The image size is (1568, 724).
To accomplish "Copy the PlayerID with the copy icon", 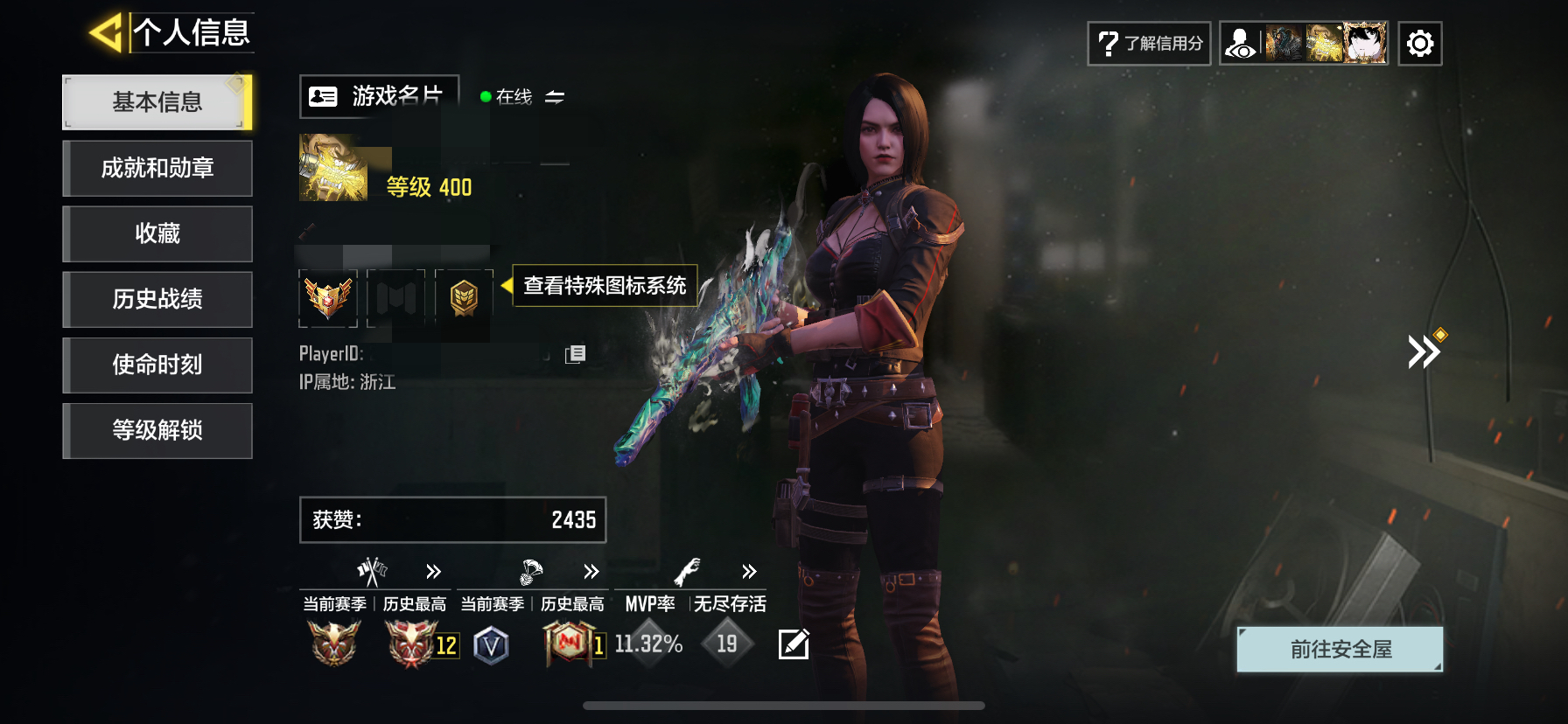I will 575,354.
